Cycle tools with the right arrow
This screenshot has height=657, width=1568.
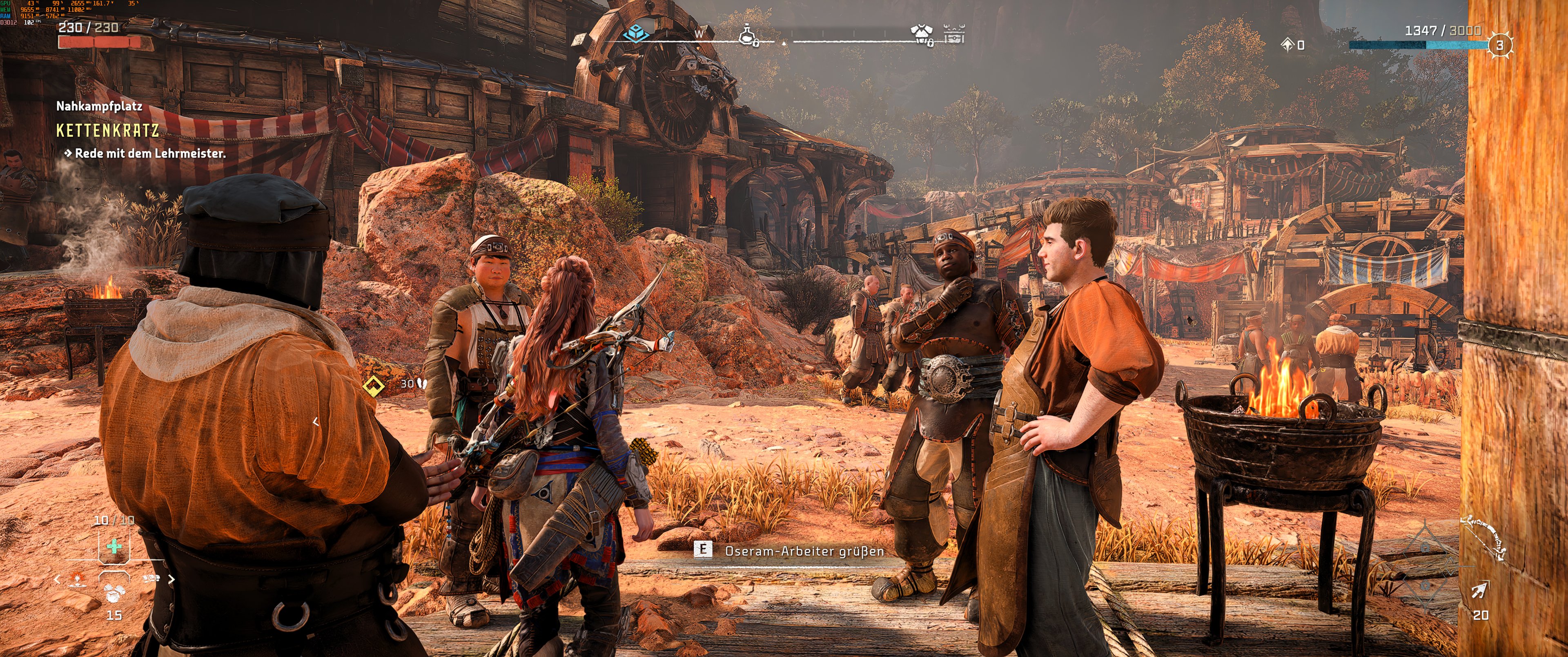click(171, 579)
